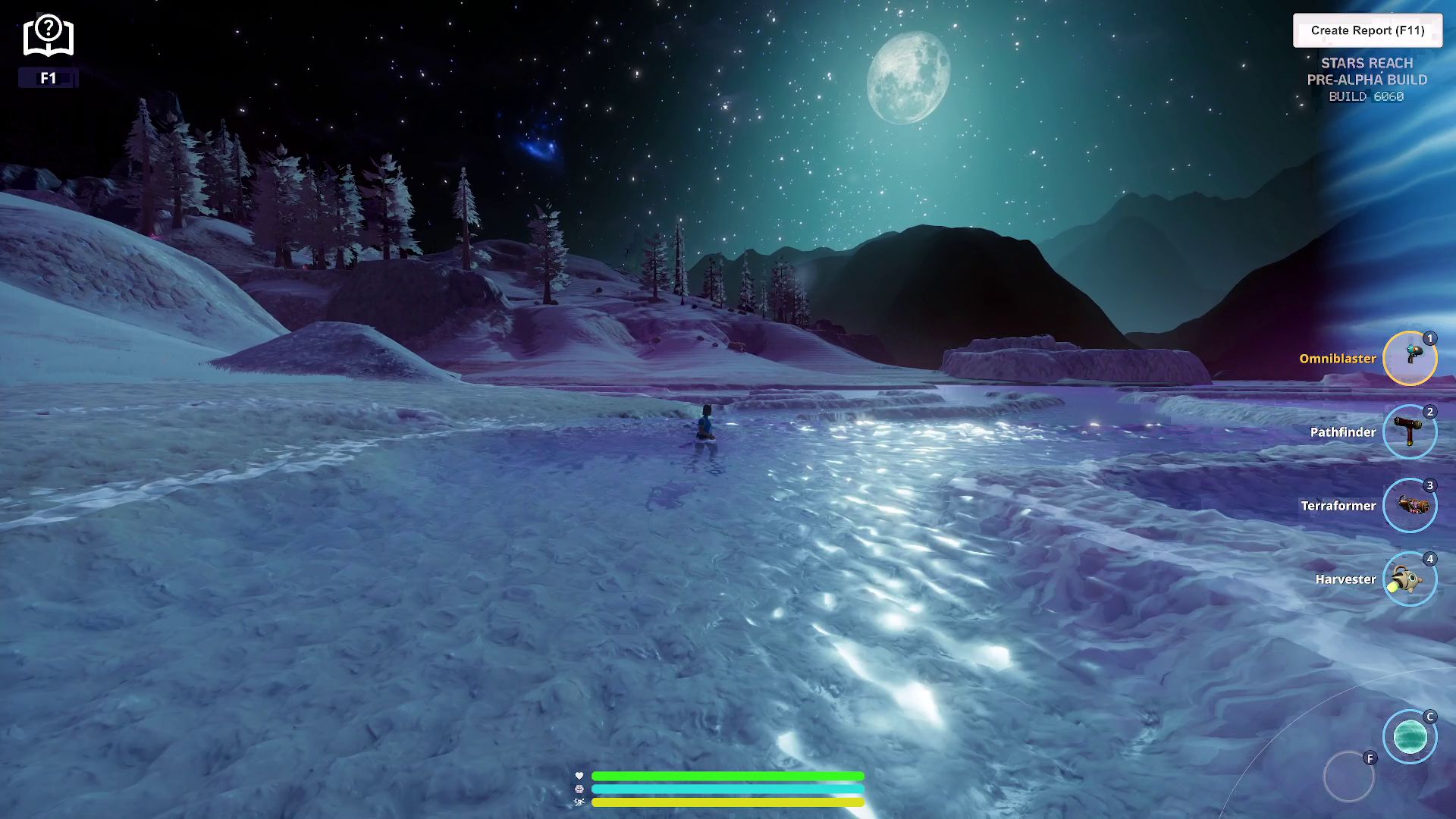1456x819 pixels.
Task: Choose the Harvester tool slot
Action: click(x=1410, y=579)
